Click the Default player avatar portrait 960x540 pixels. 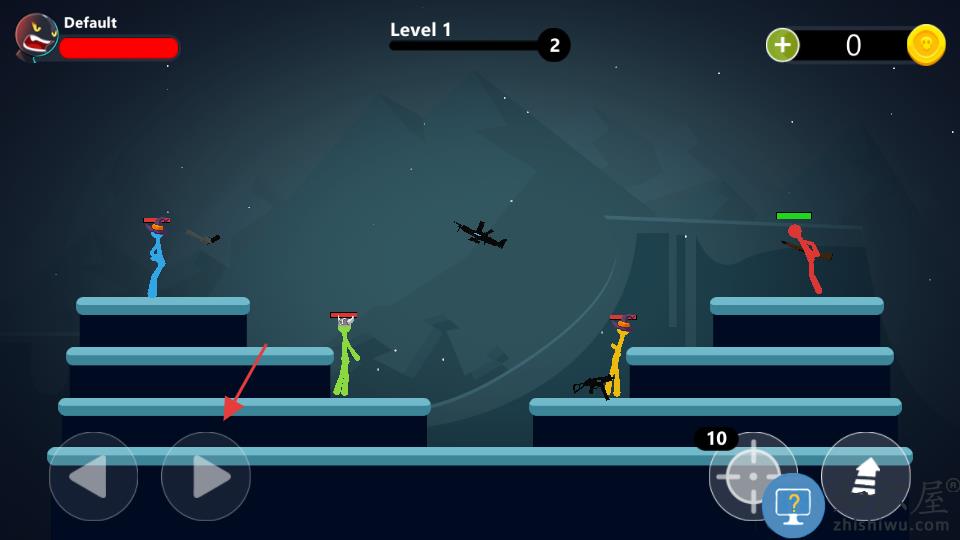(37, 37)
